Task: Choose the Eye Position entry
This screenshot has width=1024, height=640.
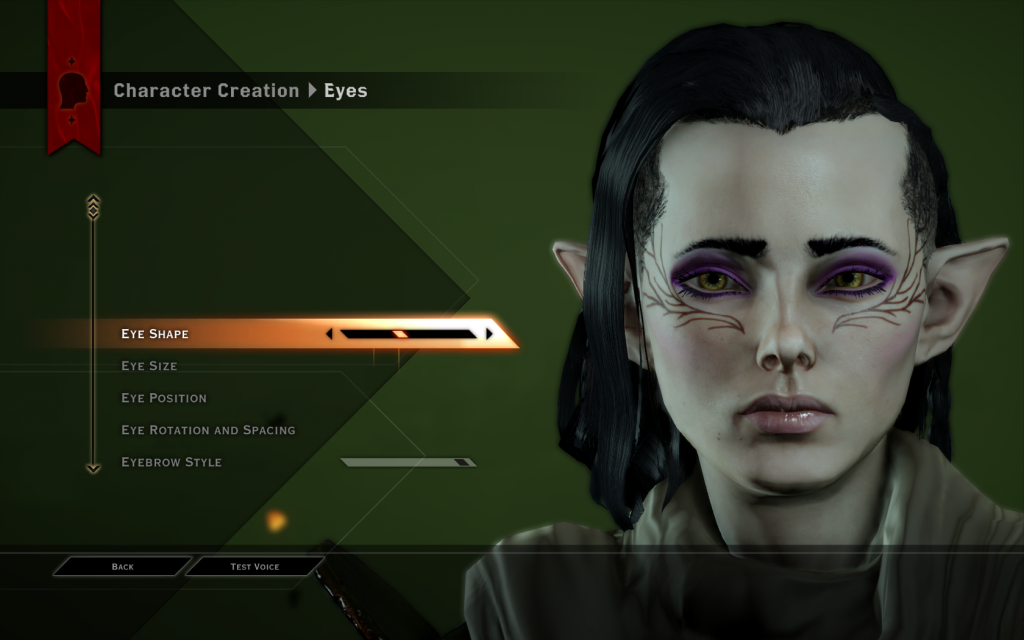Action: tap(164, 398)
